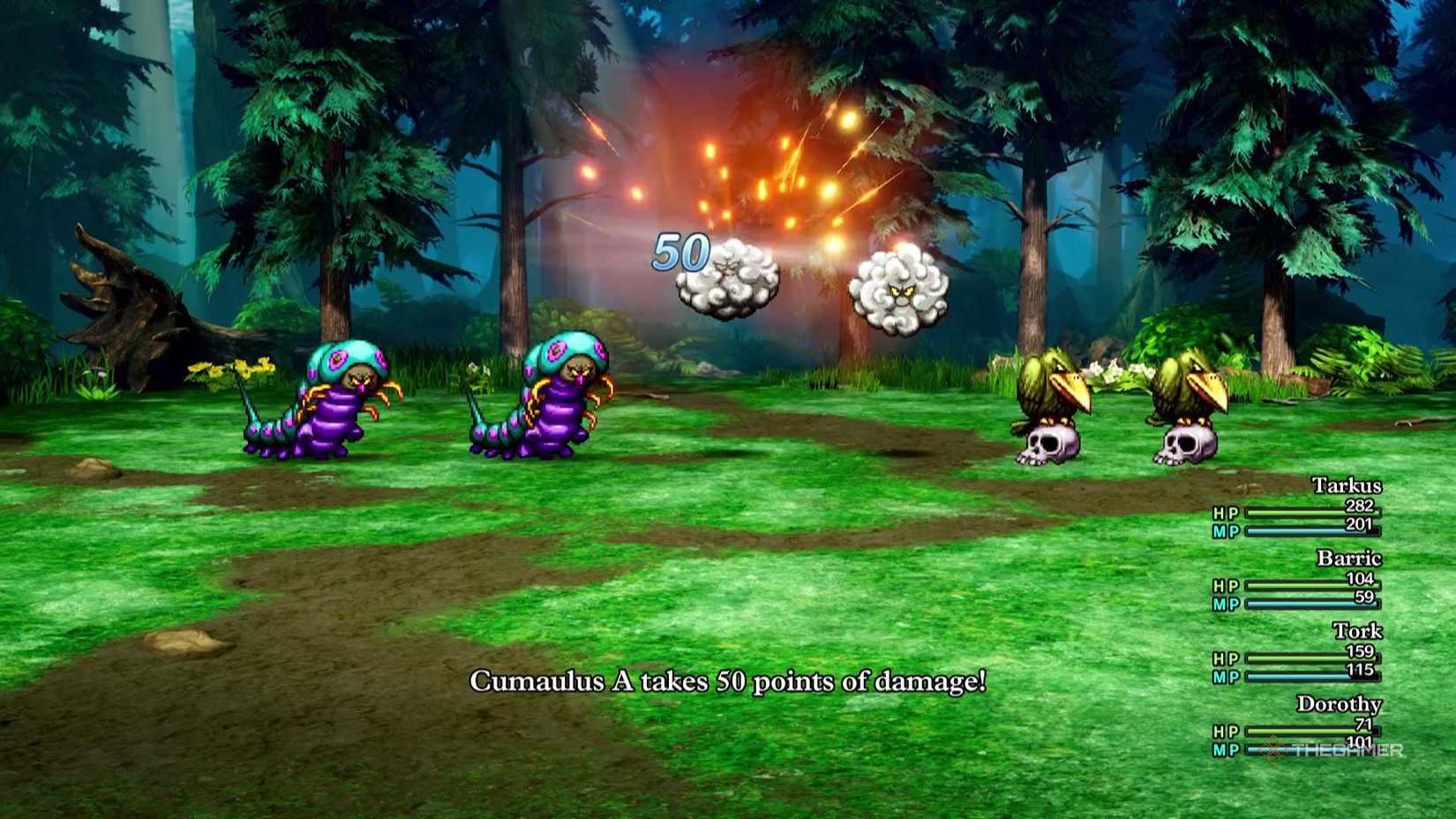Target Cumaulus A cloud enemy
The height and width of the screenshot is (819, 1456).
tap(725, 281)
